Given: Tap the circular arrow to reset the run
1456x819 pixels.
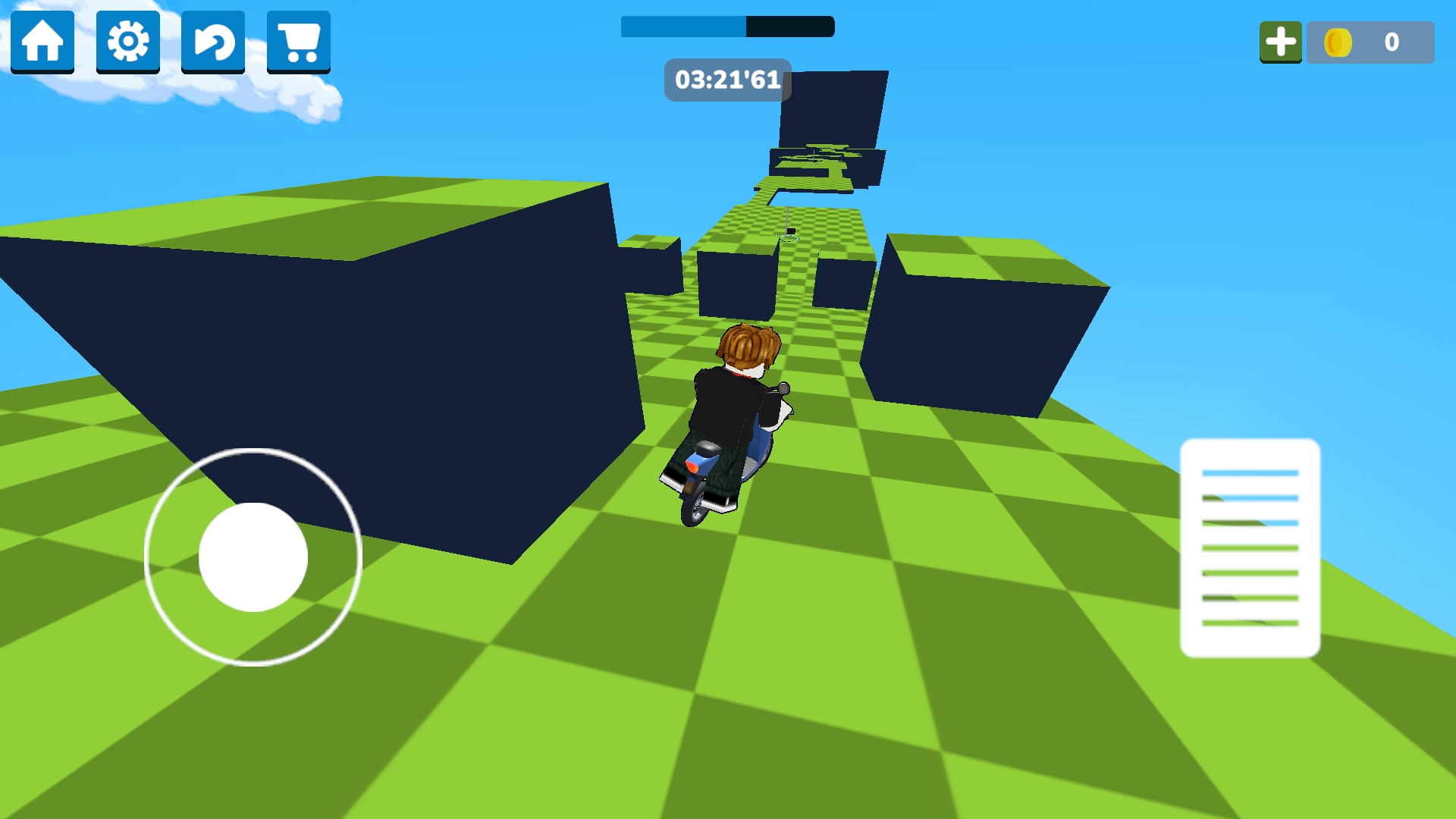Looking at the screenshot, I should coord(213,42).
